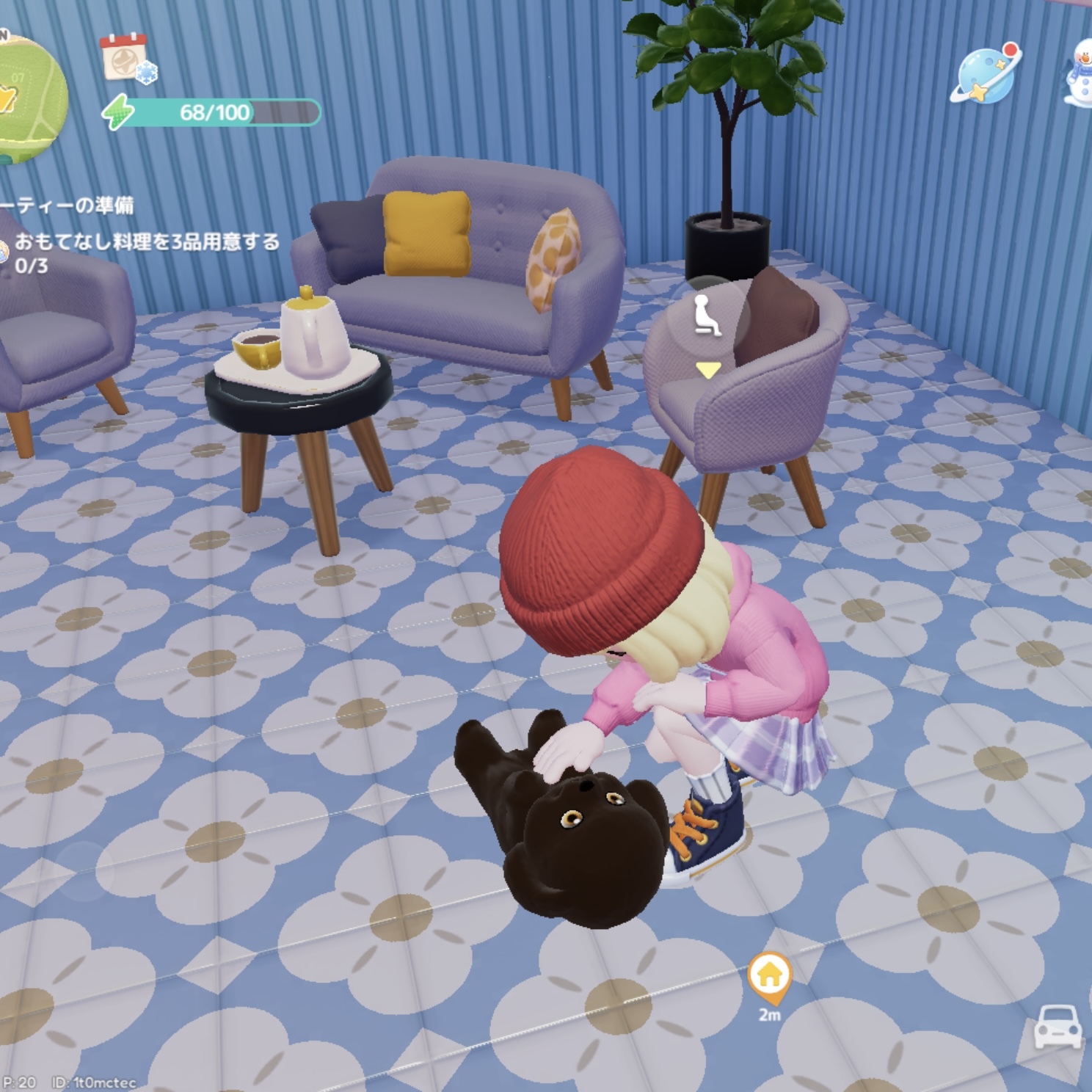Screen dimensions: 1092x1092
Task: Select the orange home location marker
Action: point(768,978)
